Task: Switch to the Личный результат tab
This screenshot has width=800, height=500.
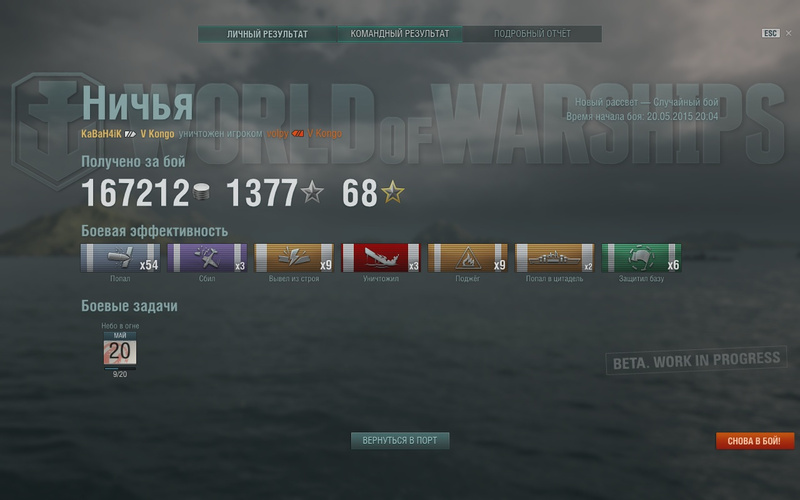Action: coord(267,34)
